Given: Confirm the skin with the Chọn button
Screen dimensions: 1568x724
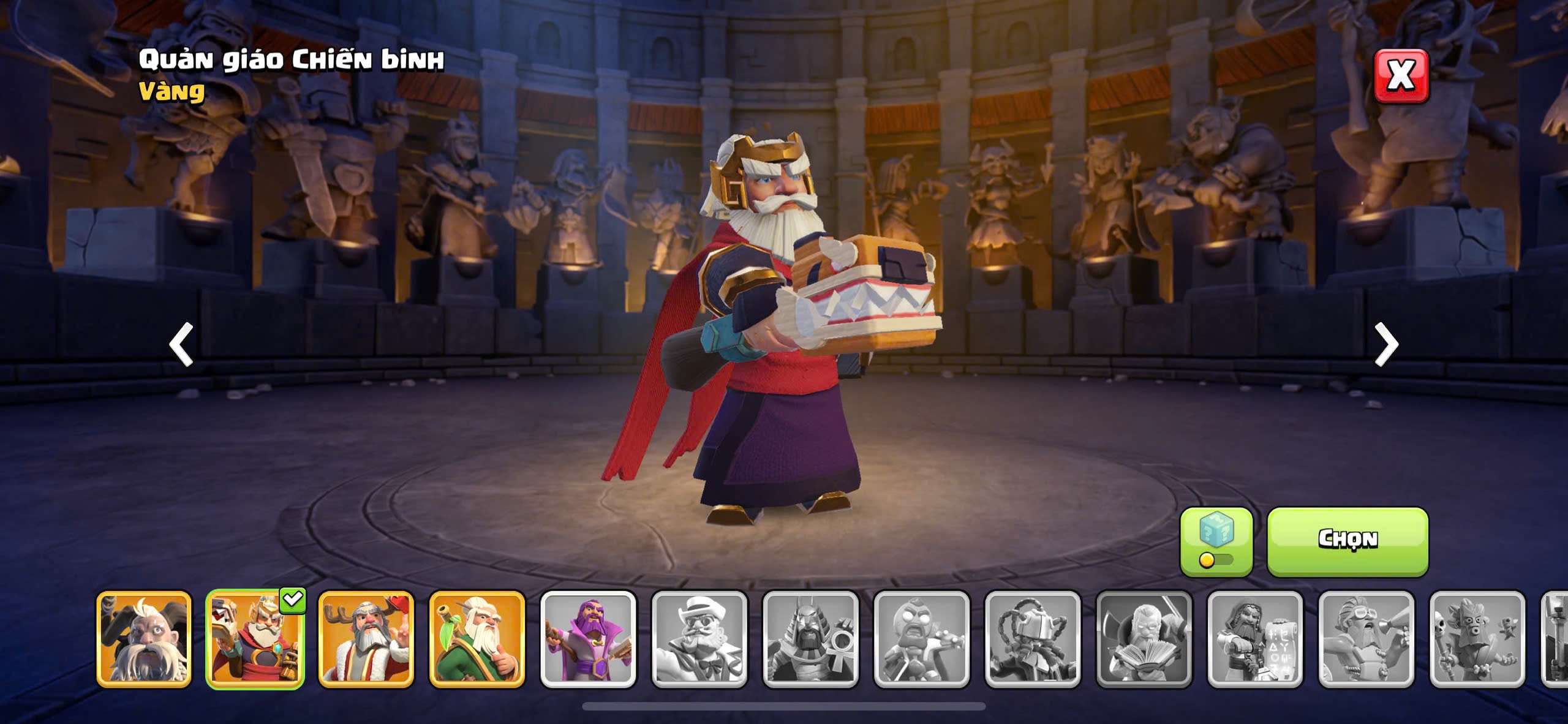Looking at the screenshot, I should [x=1347, y=540].
